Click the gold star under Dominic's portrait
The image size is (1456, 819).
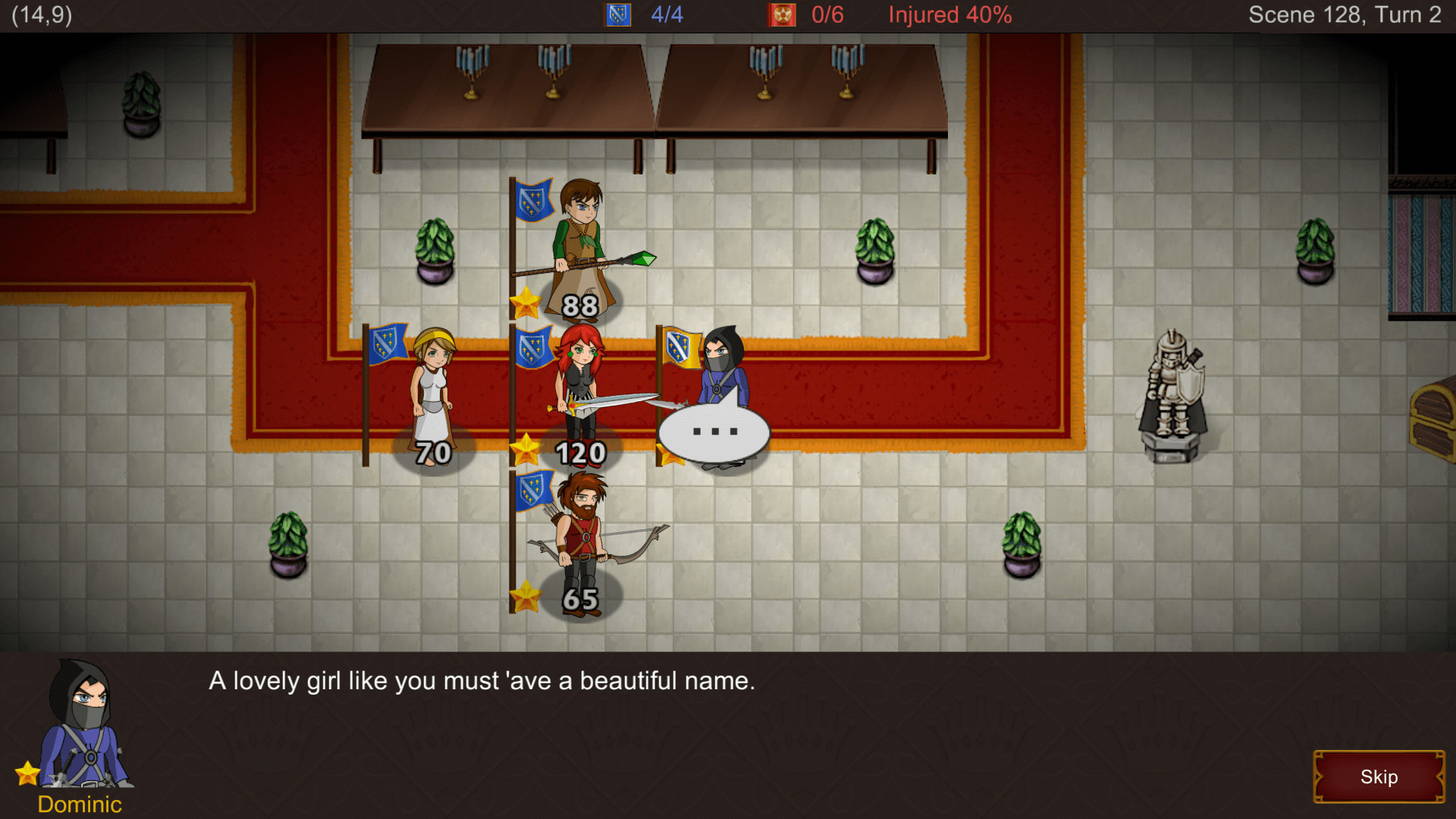coord(27,773)
